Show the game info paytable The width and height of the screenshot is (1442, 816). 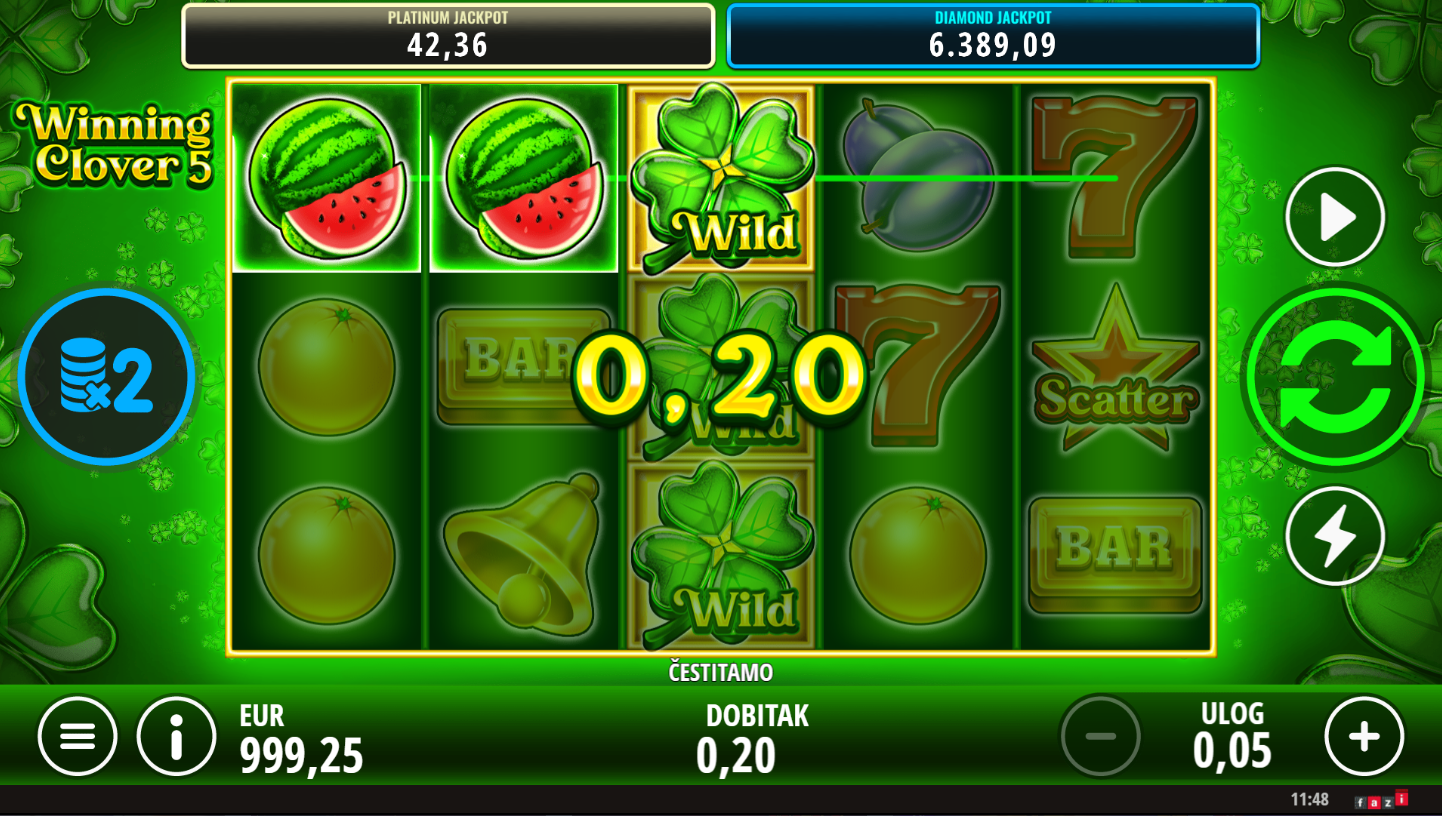(177, 737)
